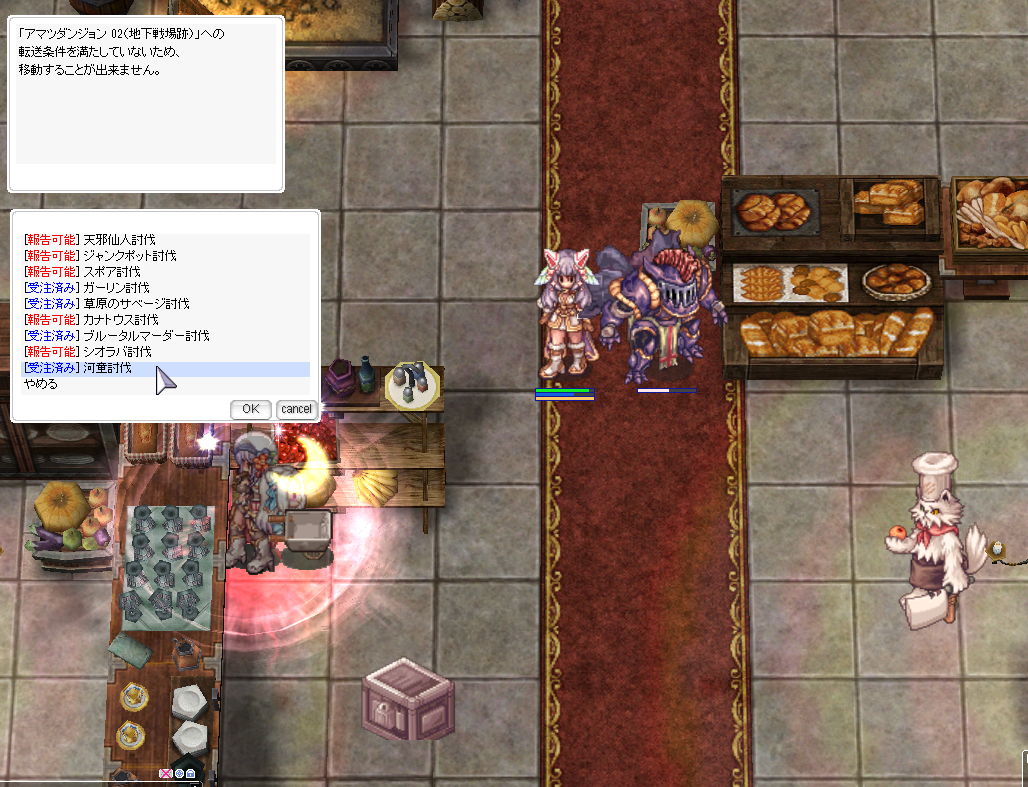
Task: Click the cancel button
Action: coord(297,409)
